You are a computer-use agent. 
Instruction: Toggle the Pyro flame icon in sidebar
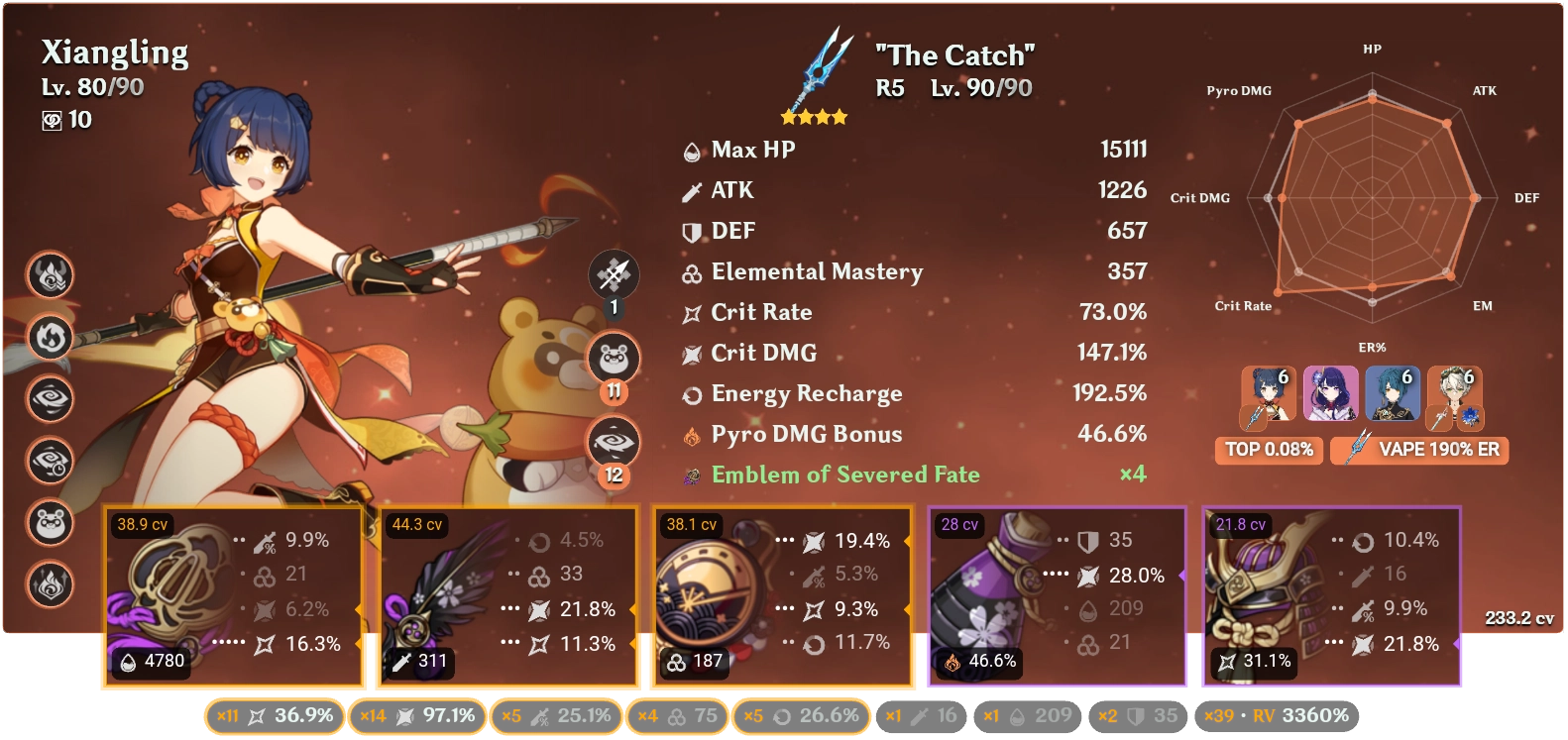pos(50,337)
